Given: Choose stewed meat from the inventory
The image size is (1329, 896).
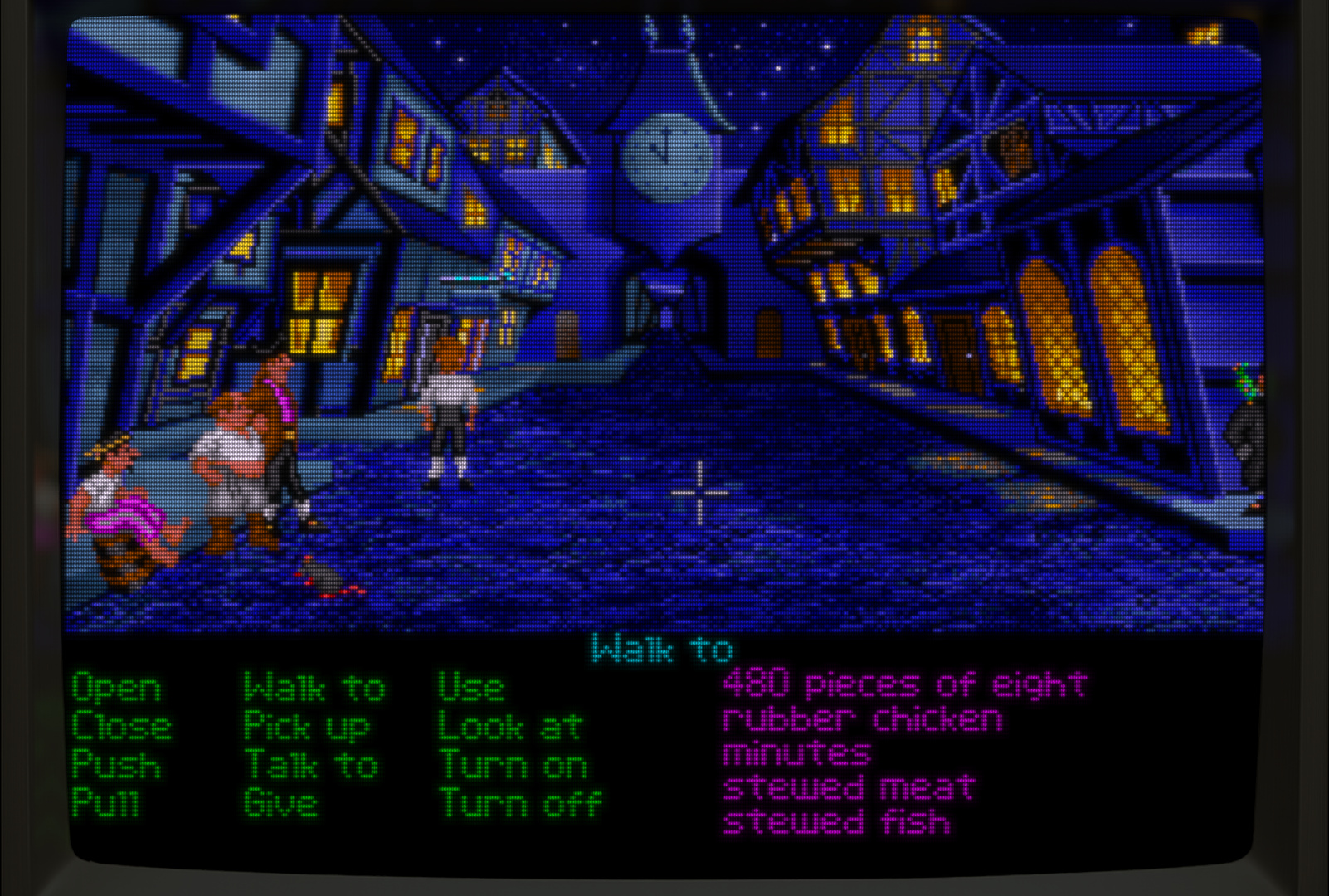Looking at the screenshot, I should pos(849,788).
